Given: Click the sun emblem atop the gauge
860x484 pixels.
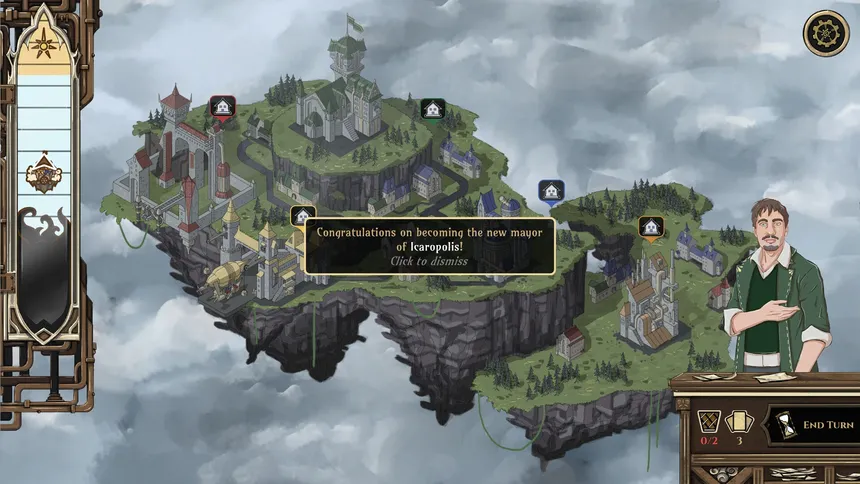Looking at the screenshot, I should click(x=41, y=43).
